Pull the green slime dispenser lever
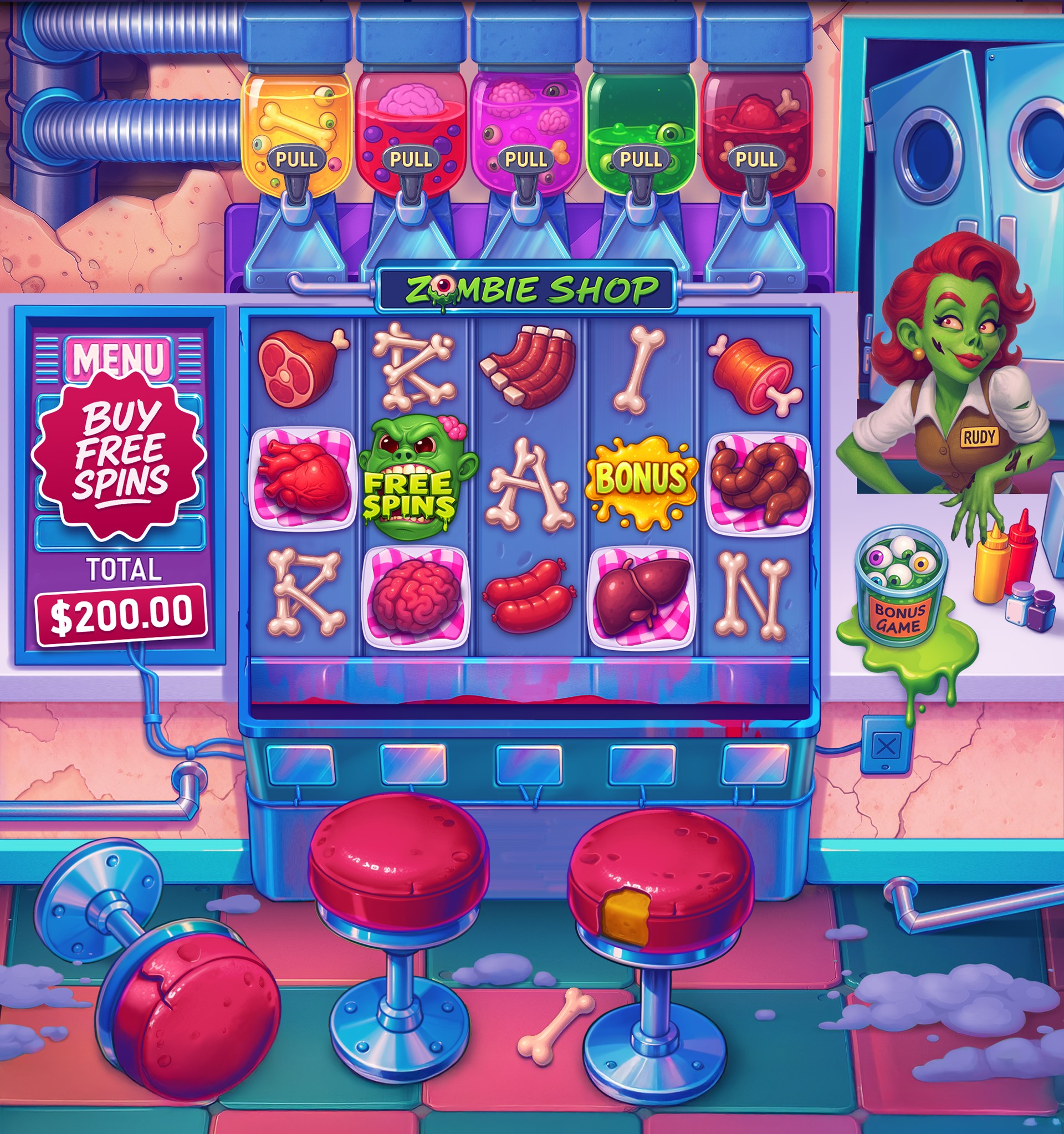 click(x=642, y=160)
